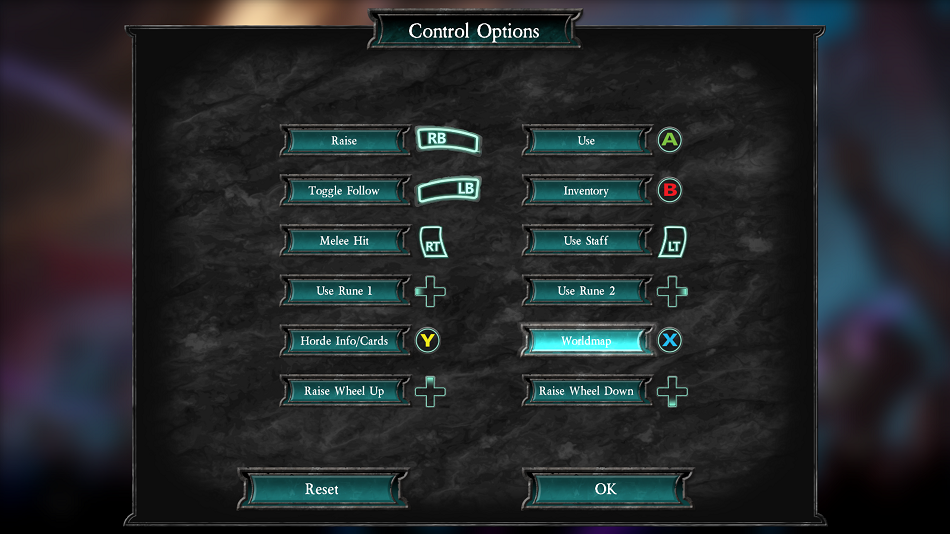Reset controls to defaults
Screen dimensions: 950x534
pos(322,489)
